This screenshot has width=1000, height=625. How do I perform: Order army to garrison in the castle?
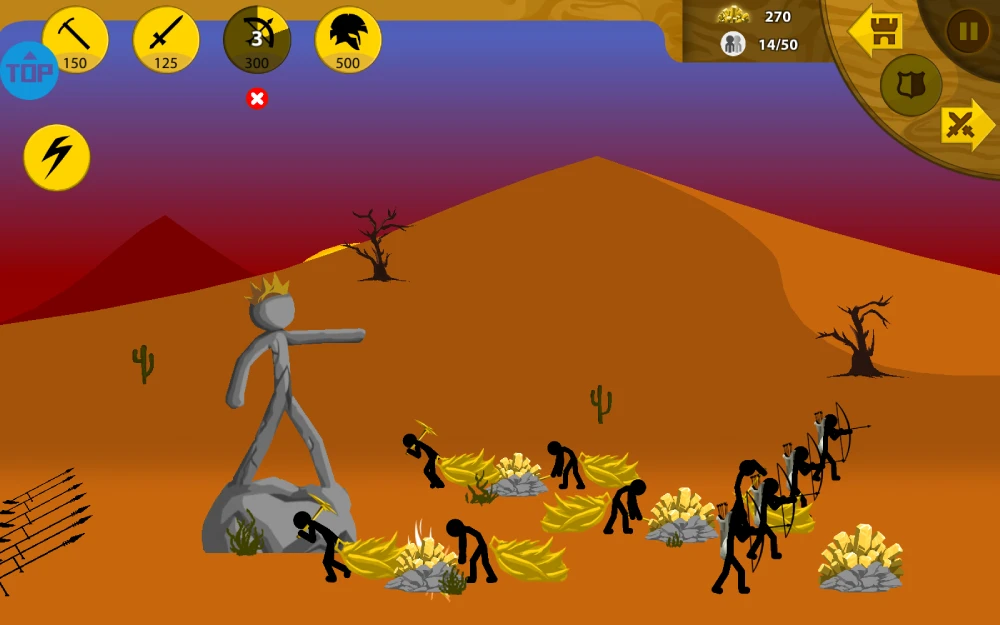[x=876, y=32]
